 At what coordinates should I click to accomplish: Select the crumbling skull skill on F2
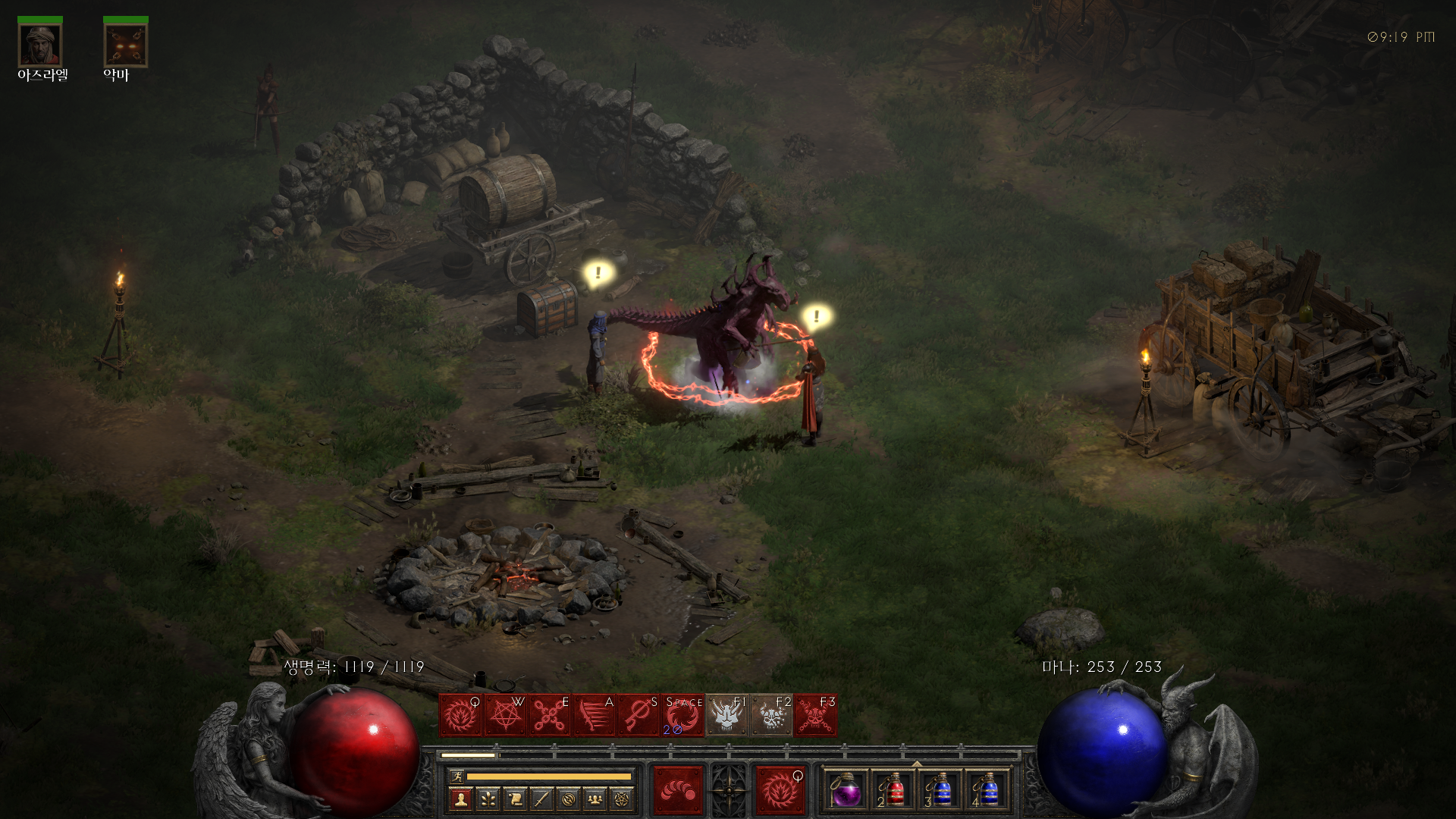coord(771,715)
